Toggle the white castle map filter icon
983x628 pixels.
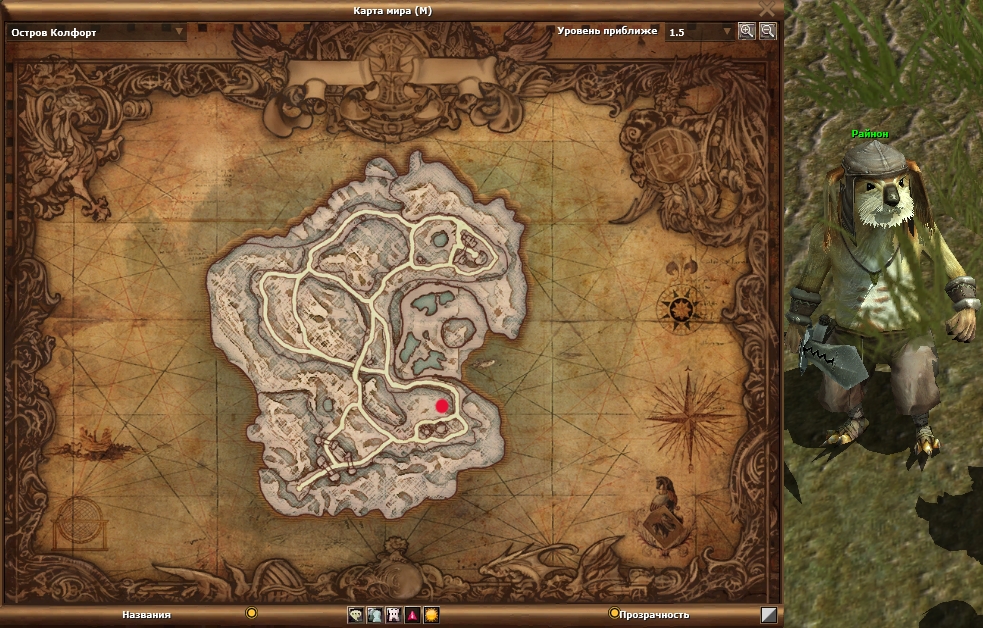coord(393,615)
